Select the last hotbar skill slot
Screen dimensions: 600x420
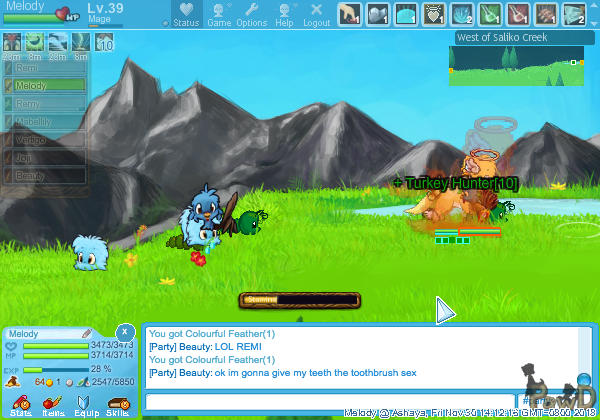[574, 14]
